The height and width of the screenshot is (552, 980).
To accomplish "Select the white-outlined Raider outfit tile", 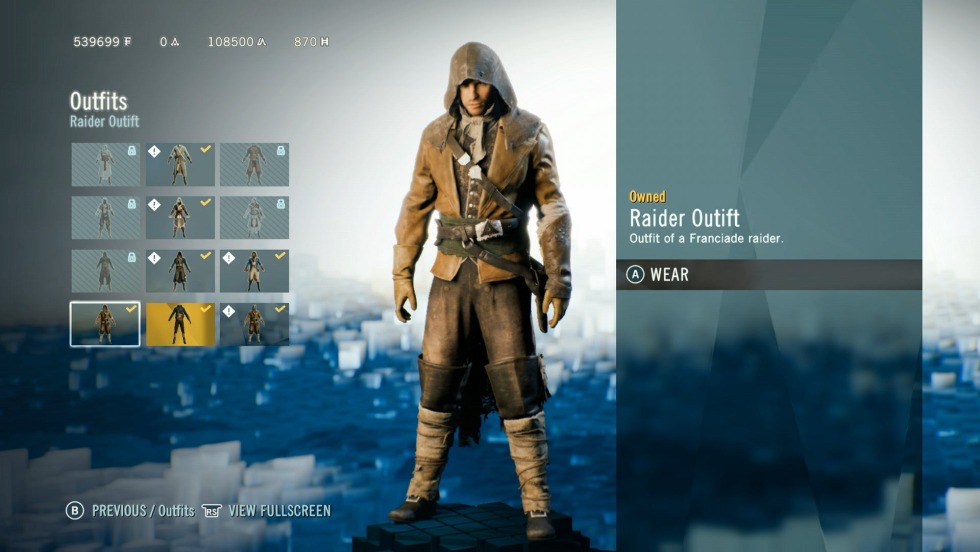I will pyautogui.click(x=105, y=324).
